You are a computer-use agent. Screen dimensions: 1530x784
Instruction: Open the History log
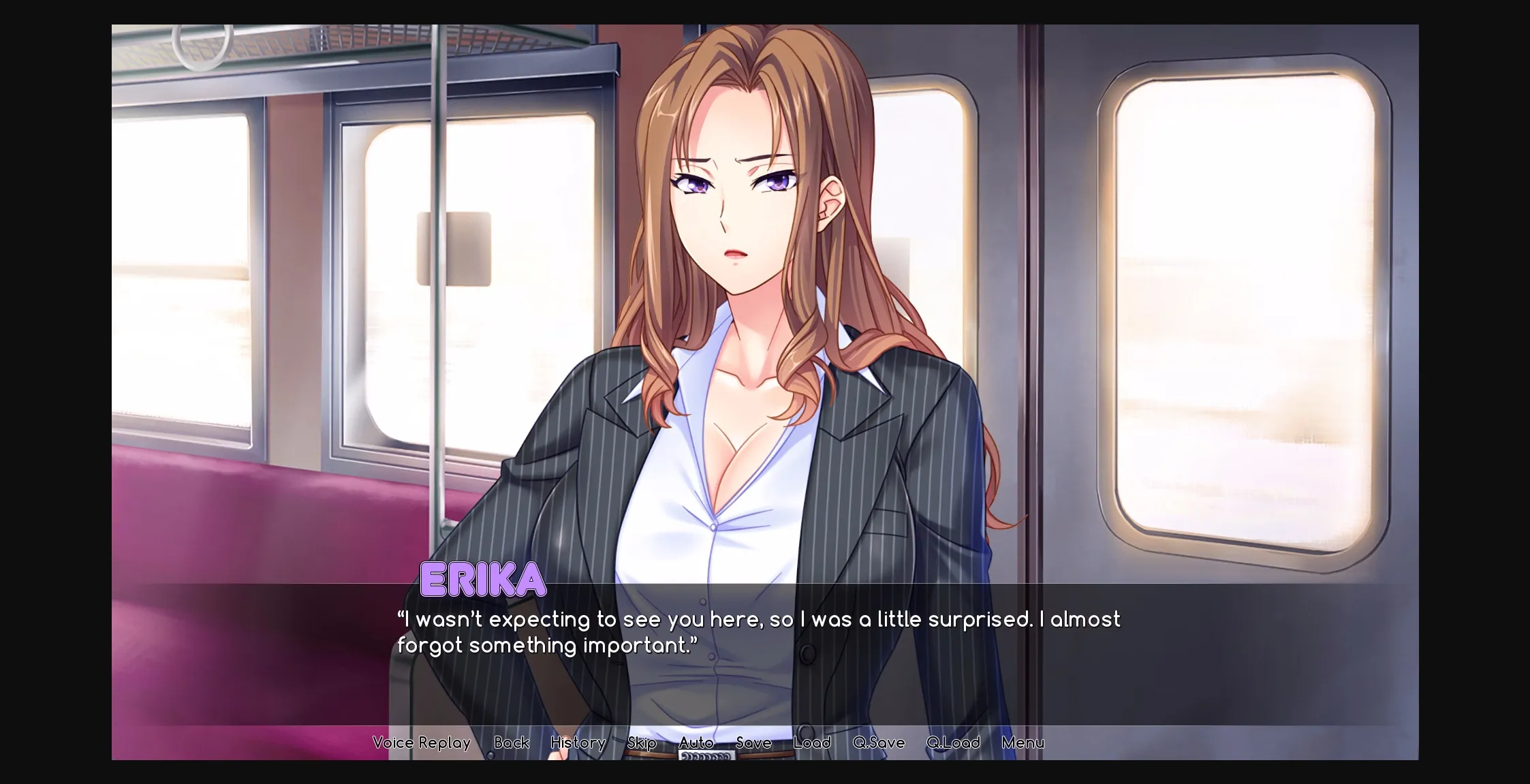tap(577, 742)
